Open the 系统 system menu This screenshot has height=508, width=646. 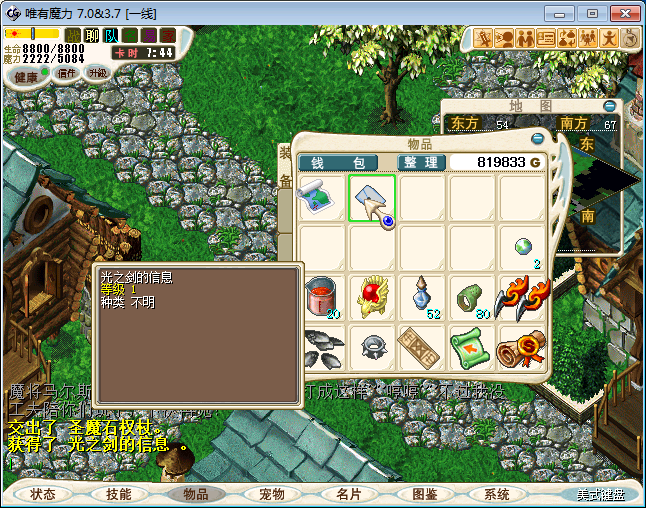point(497,494)
